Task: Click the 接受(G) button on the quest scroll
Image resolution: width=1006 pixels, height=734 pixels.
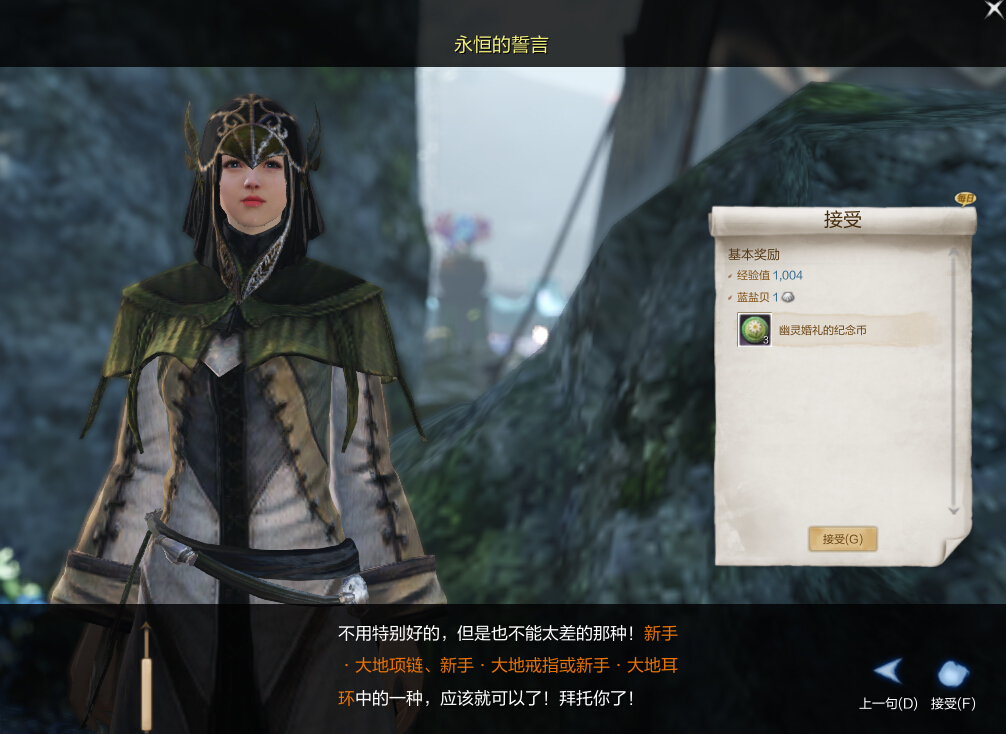Action: [842, 539]
